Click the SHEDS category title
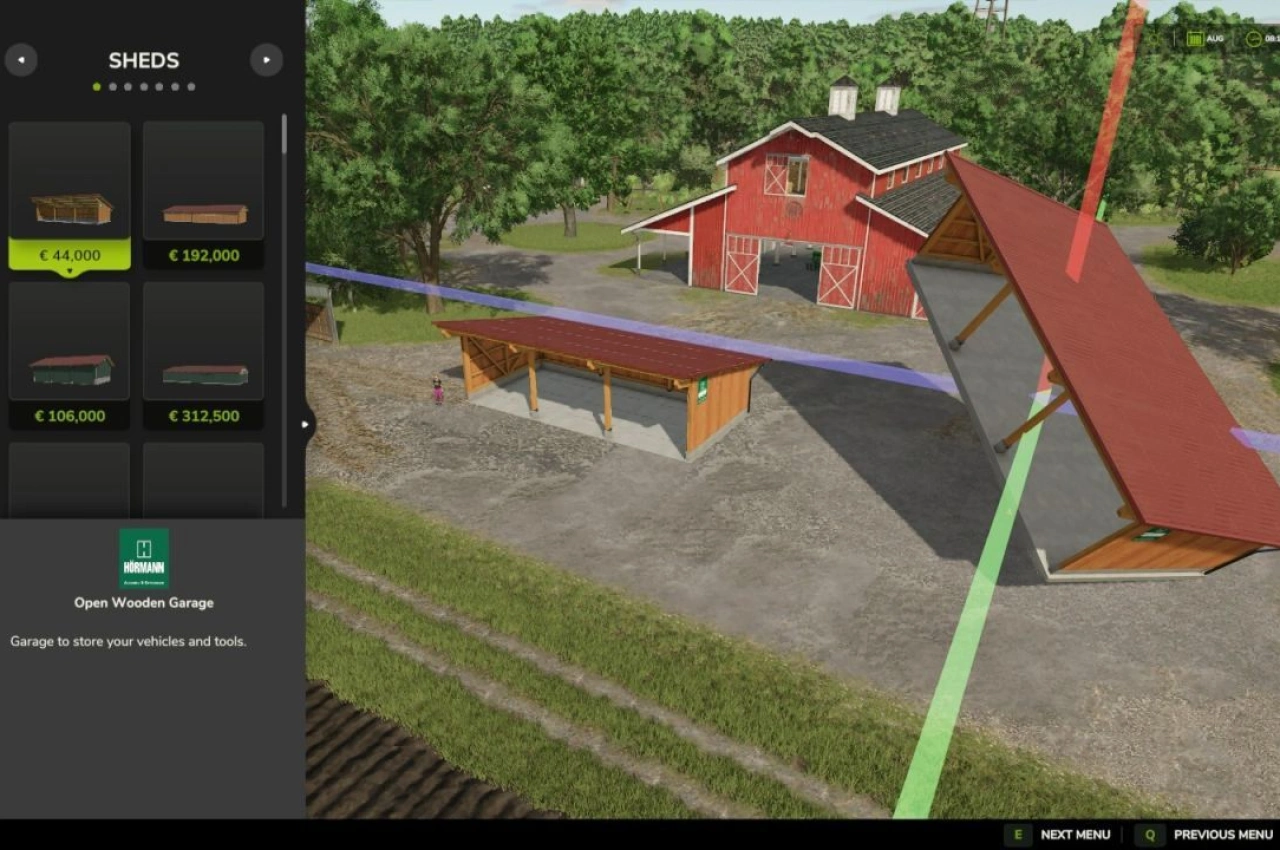 pos(143,60)
